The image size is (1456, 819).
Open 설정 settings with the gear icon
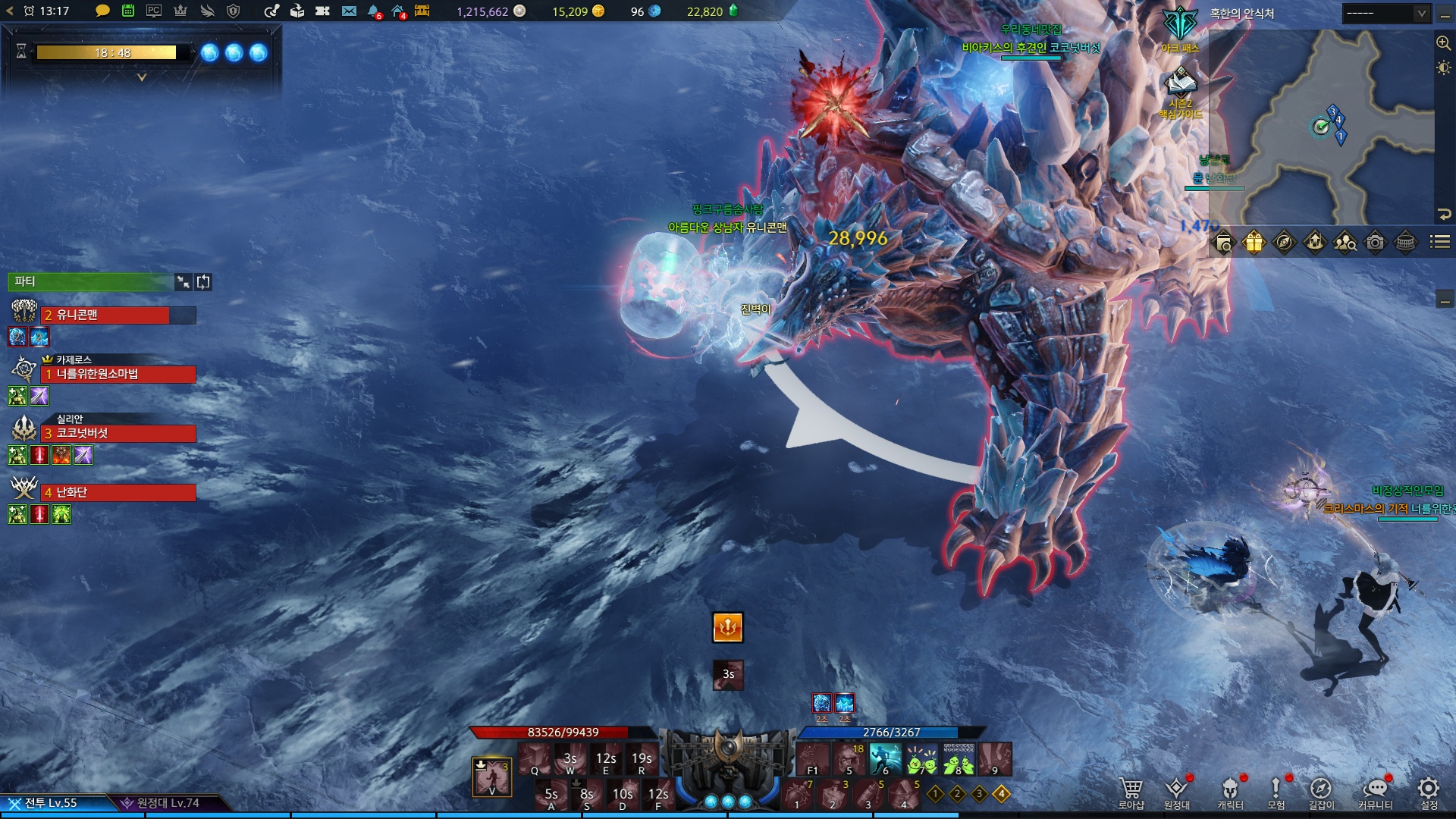pos(1429,792)
